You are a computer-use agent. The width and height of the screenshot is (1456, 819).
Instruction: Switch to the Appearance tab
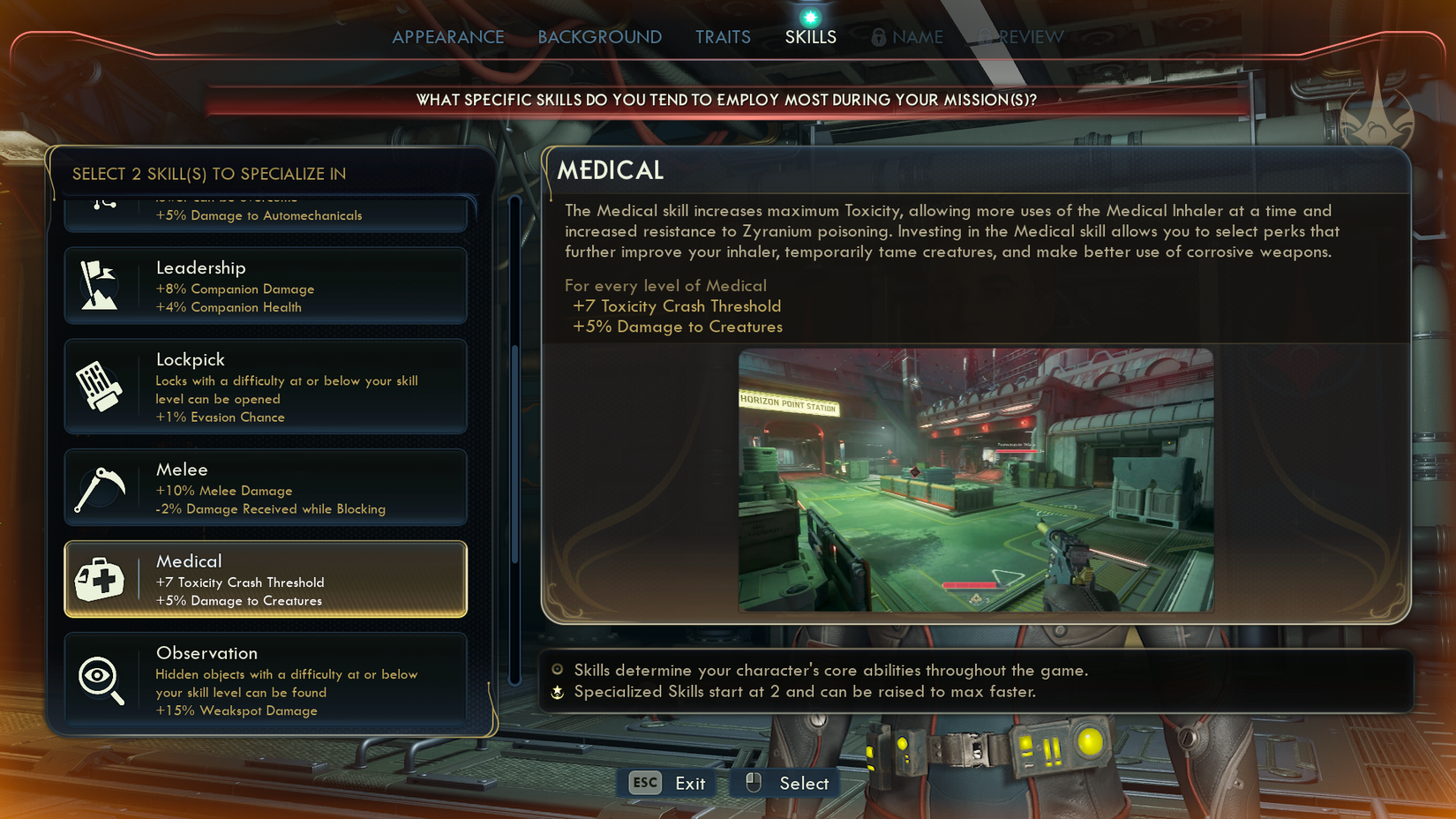click(448, 36)
